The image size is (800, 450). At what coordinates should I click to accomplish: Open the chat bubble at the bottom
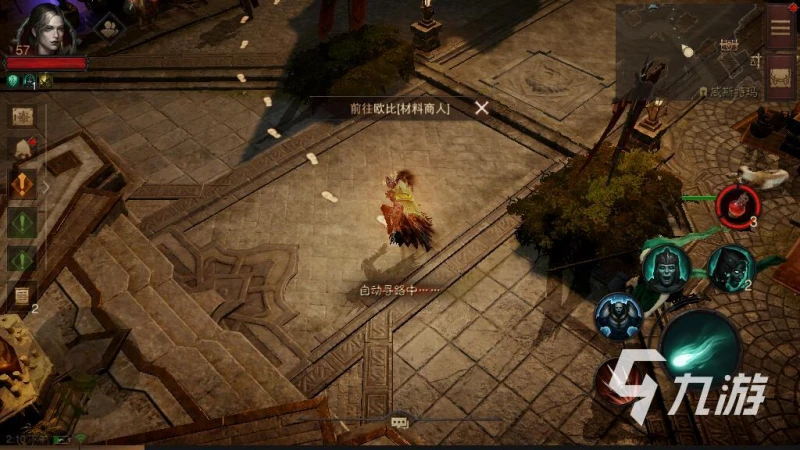click(x=399, y=423)
